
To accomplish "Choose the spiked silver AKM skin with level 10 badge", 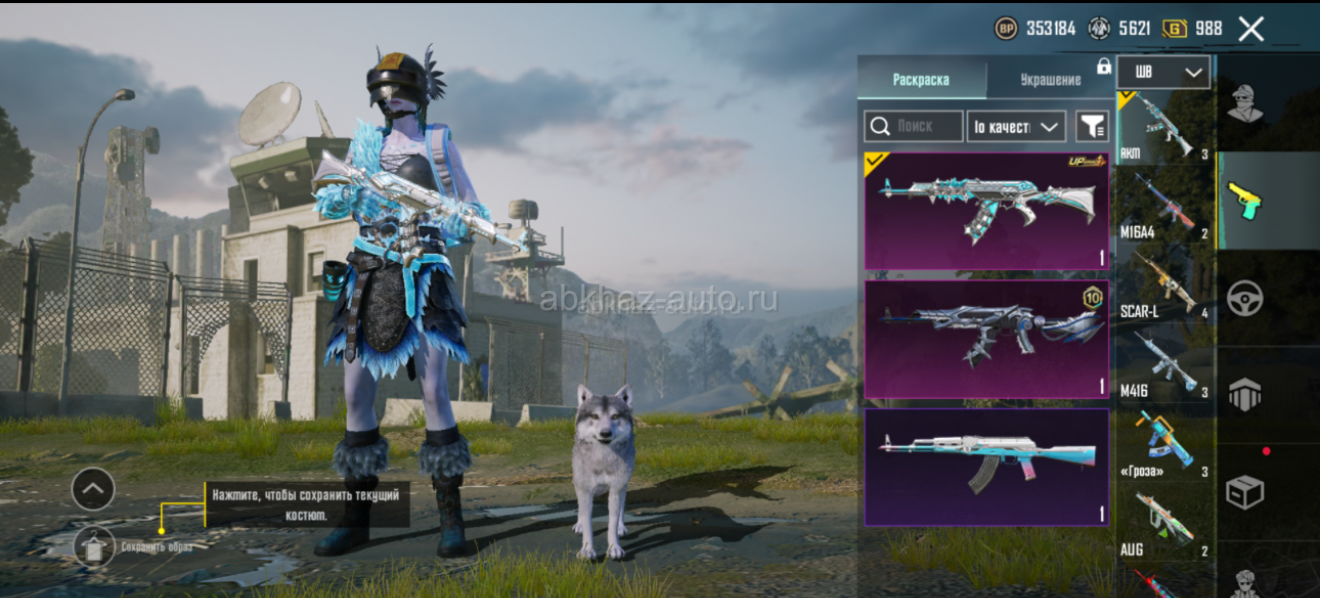I will click(986, 340).
